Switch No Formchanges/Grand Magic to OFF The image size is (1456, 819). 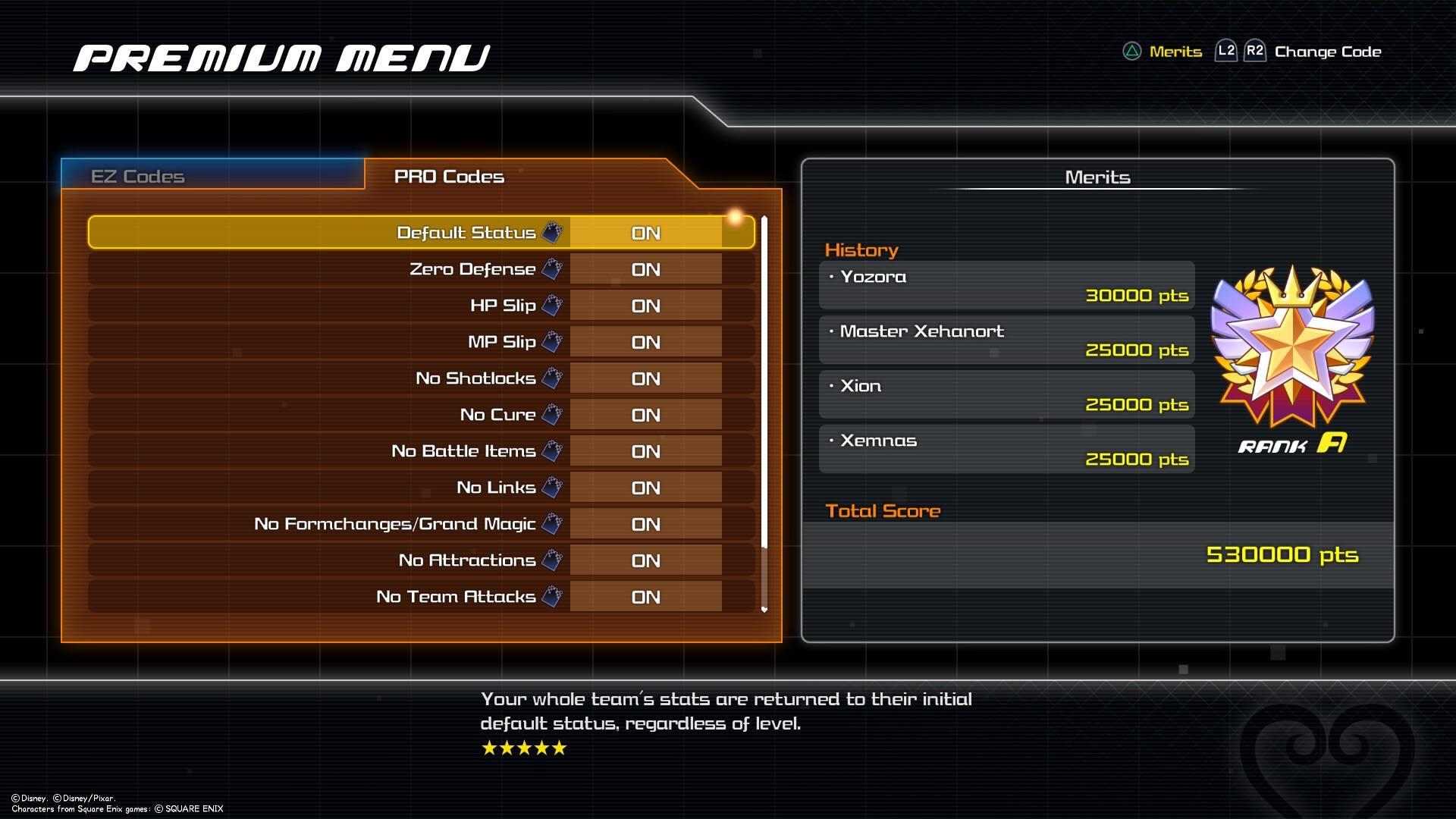pos(645,522)
